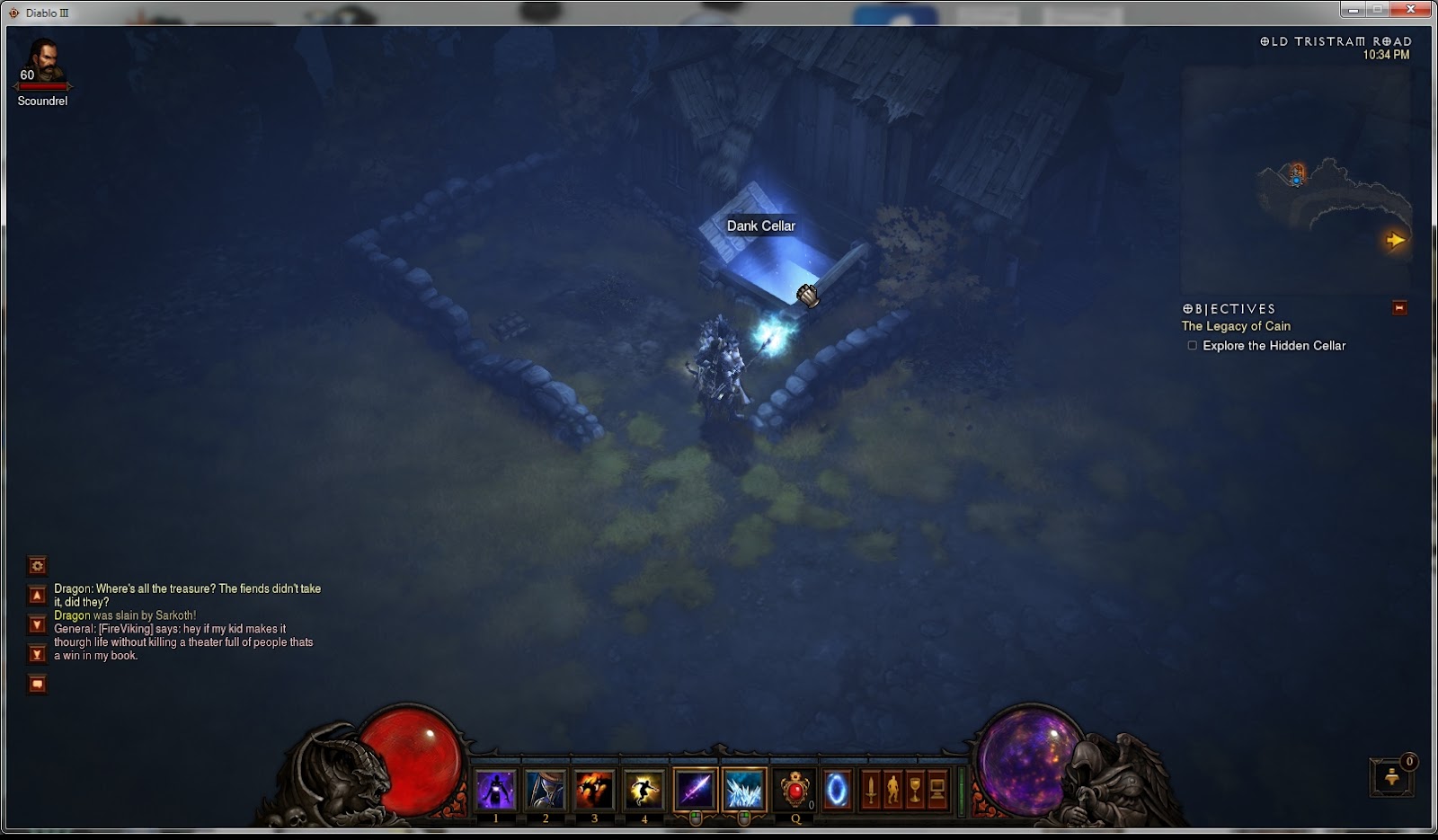Select the skill in hotbar slot 1
This screenshot has height=840, width=1438.
point(495,788)
